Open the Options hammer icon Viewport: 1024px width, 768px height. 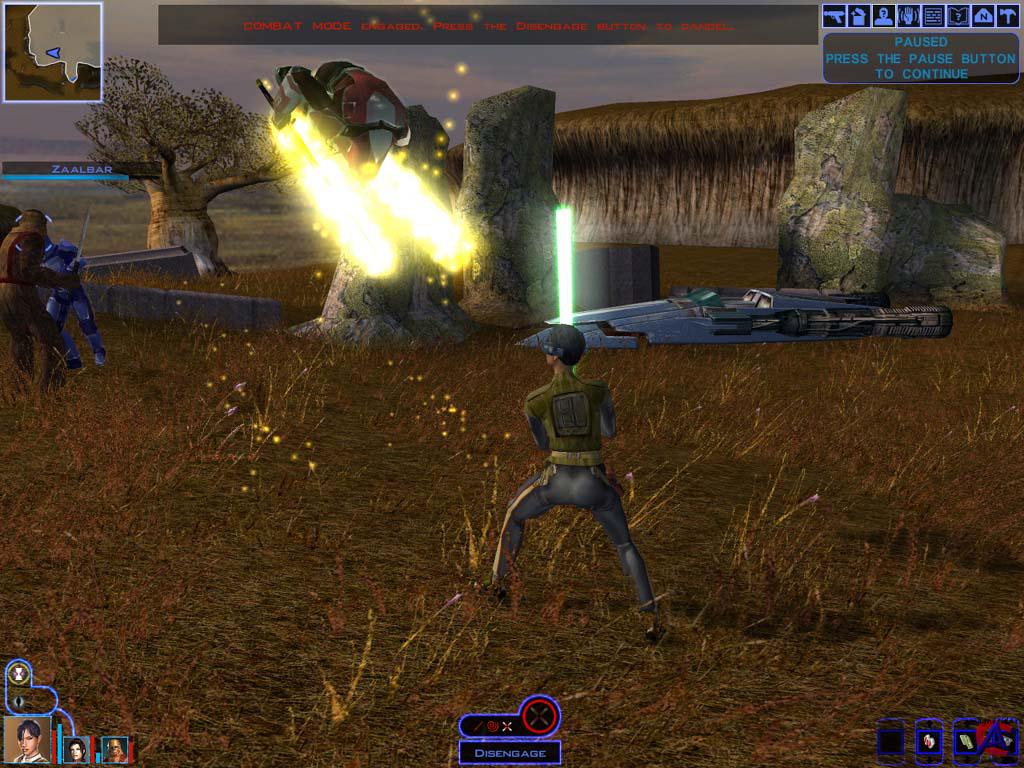tap(1006, 16)
